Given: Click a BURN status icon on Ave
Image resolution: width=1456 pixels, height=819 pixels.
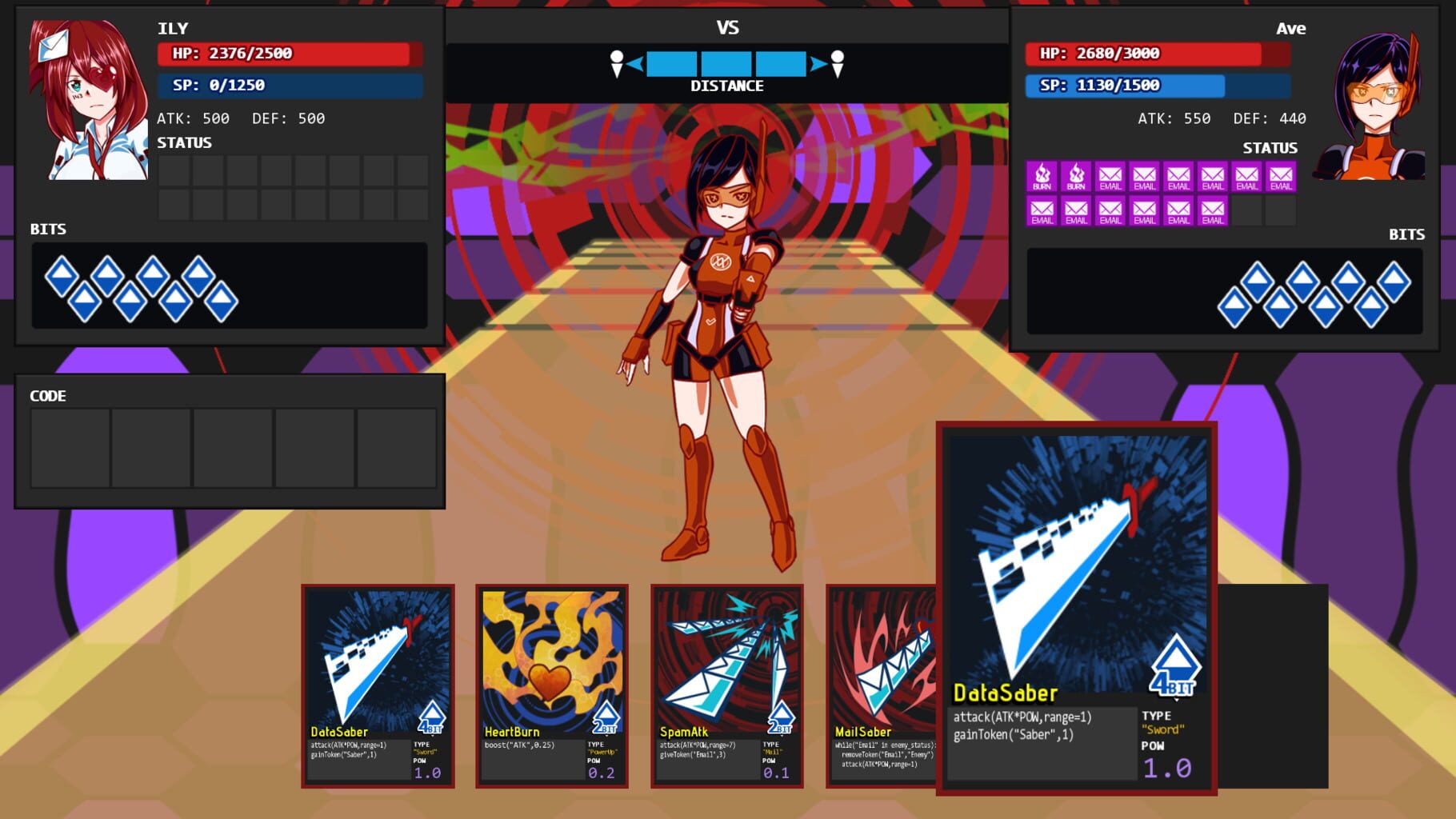Looking at the screenshot, I should coord(1040,178).
